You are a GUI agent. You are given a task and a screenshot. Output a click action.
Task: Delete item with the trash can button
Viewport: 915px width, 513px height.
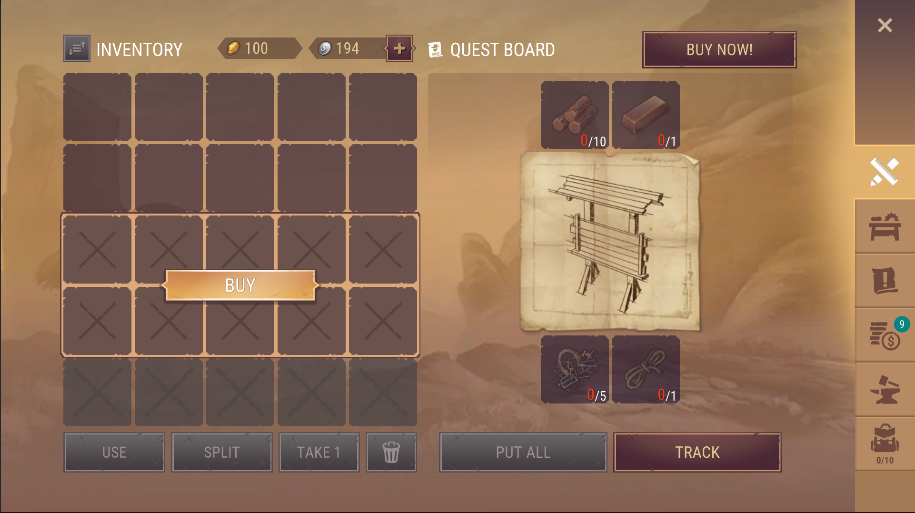[x=391, y=452]
